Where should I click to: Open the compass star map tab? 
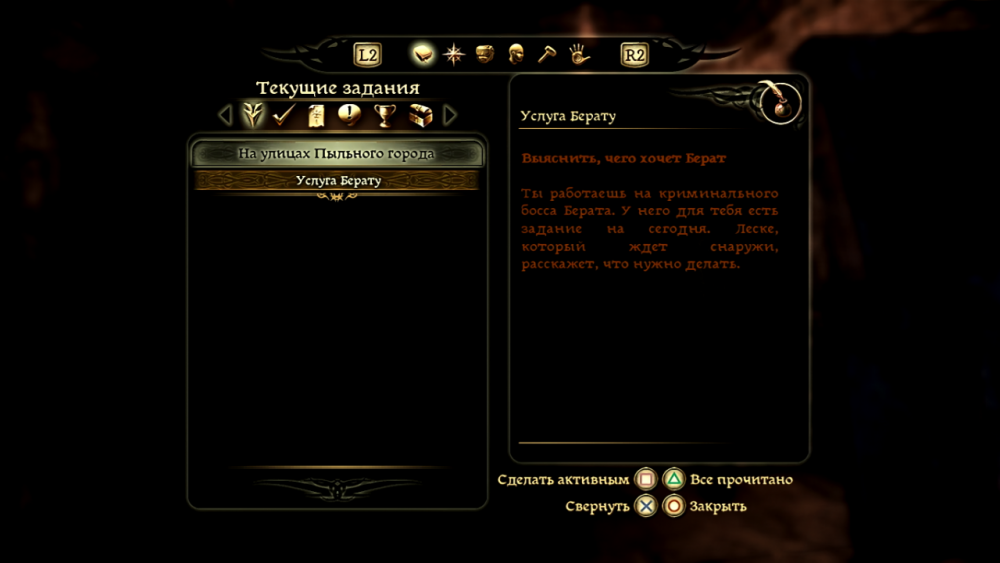point(454,54)
